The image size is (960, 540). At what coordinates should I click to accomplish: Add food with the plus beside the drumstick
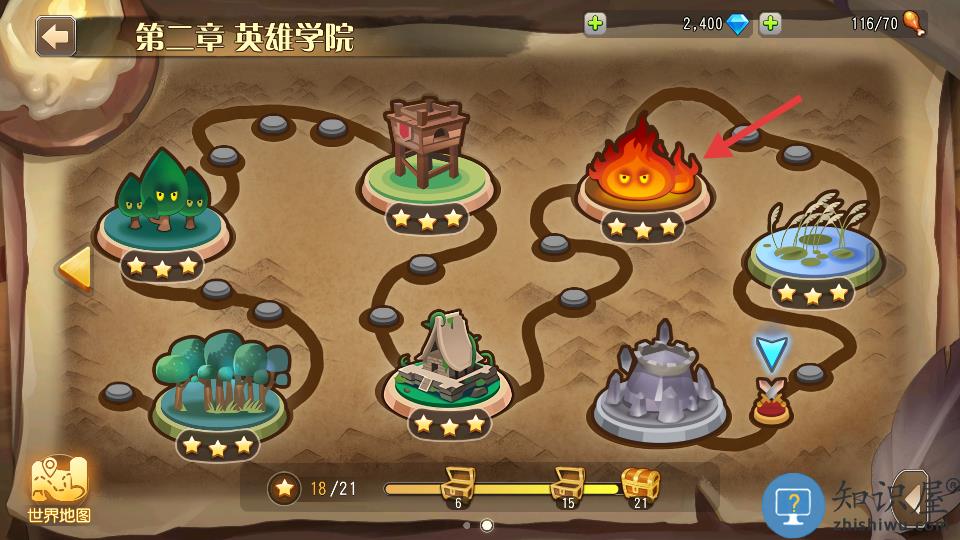(770, 24)
